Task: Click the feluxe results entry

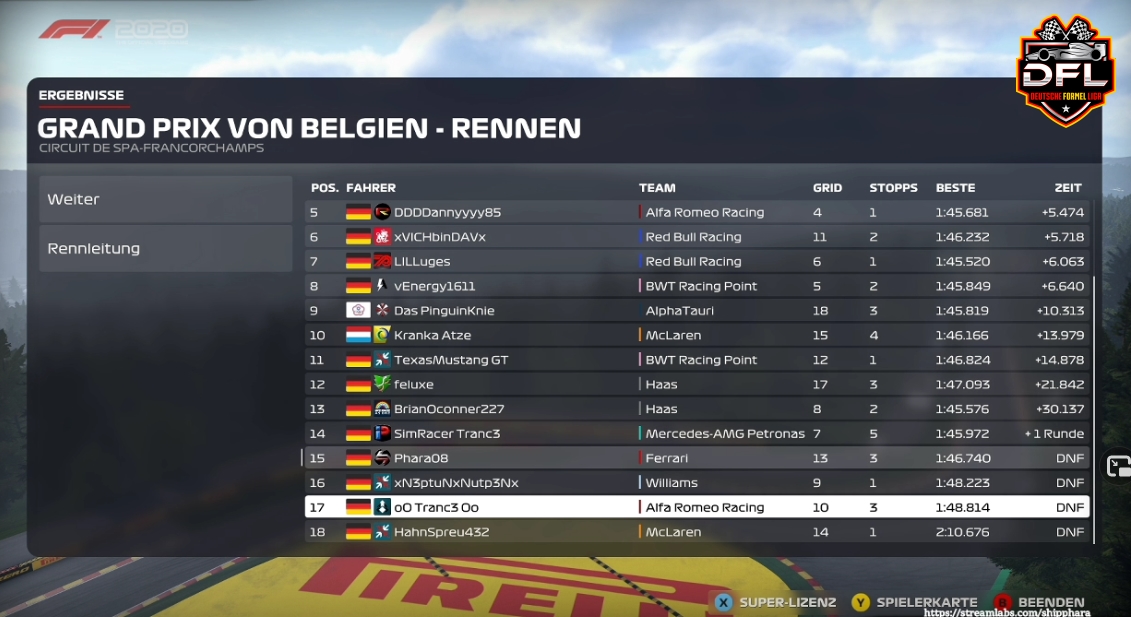Action: click(696, 384)
